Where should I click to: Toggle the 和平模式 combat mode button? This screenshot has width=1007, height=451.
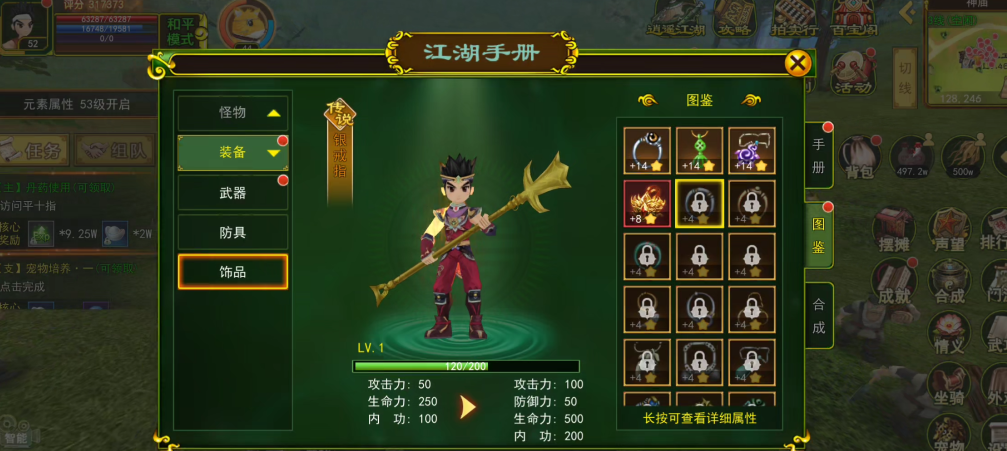(x=182, y=32)
